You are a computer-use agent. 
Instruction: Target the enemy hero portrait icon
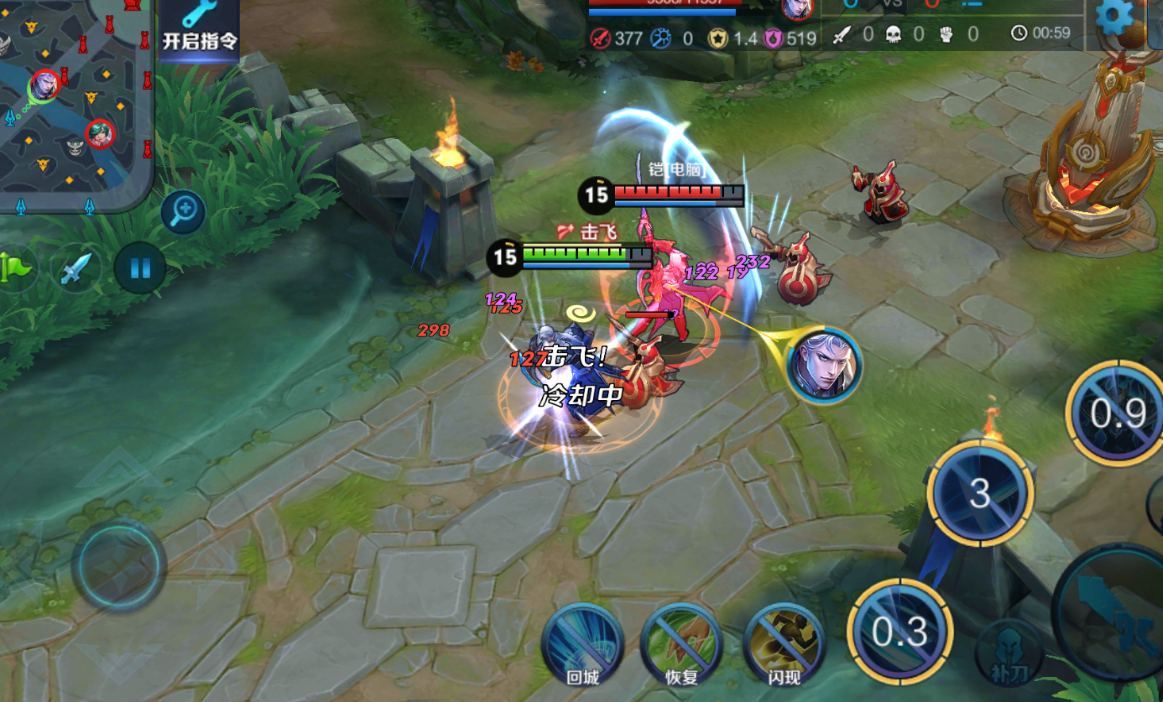[x=824, y=366]
